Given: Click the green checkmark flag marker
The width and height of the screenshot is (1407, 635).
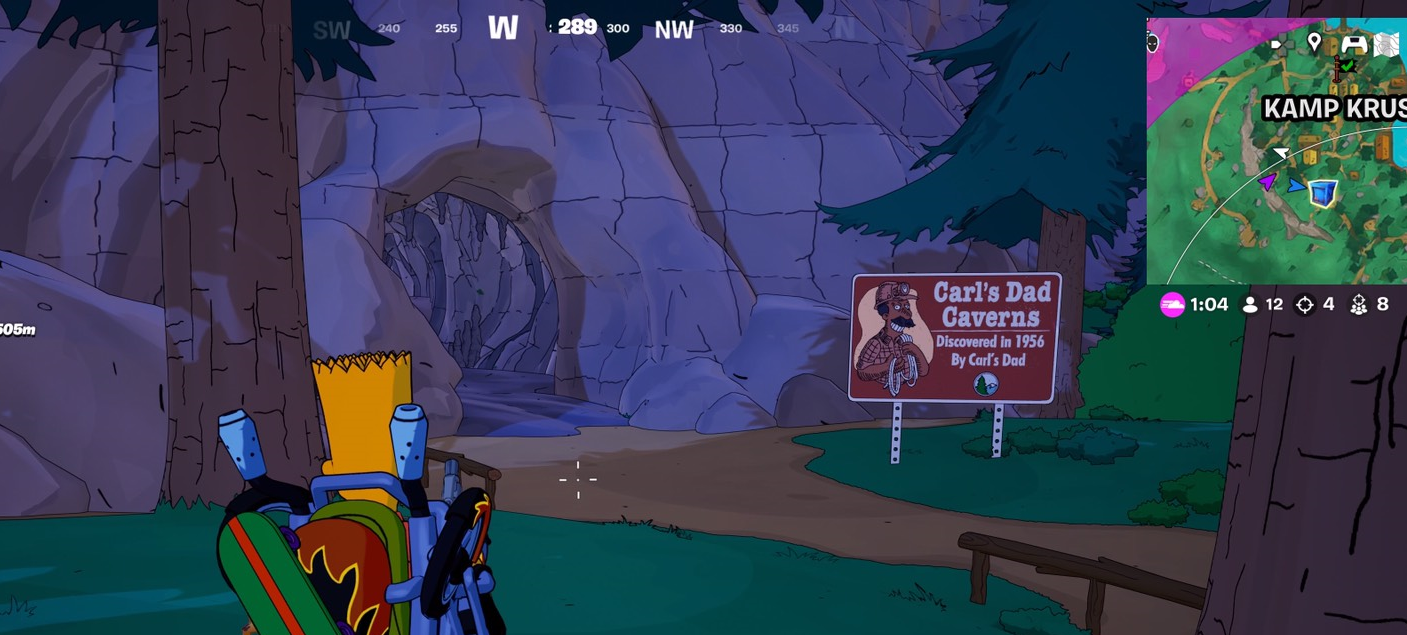Looking at the screenshot, I should click(x=1346, y=66).
